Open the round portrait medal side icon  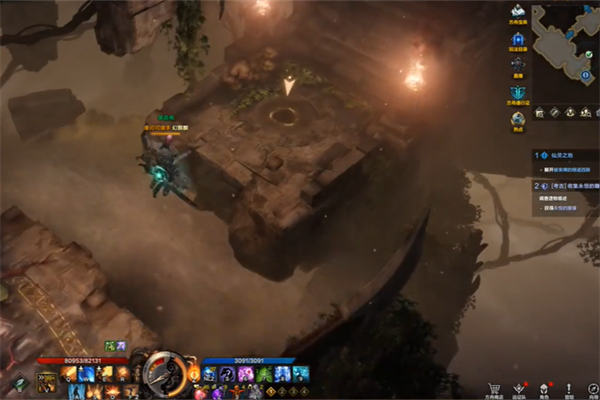point(518,120)
